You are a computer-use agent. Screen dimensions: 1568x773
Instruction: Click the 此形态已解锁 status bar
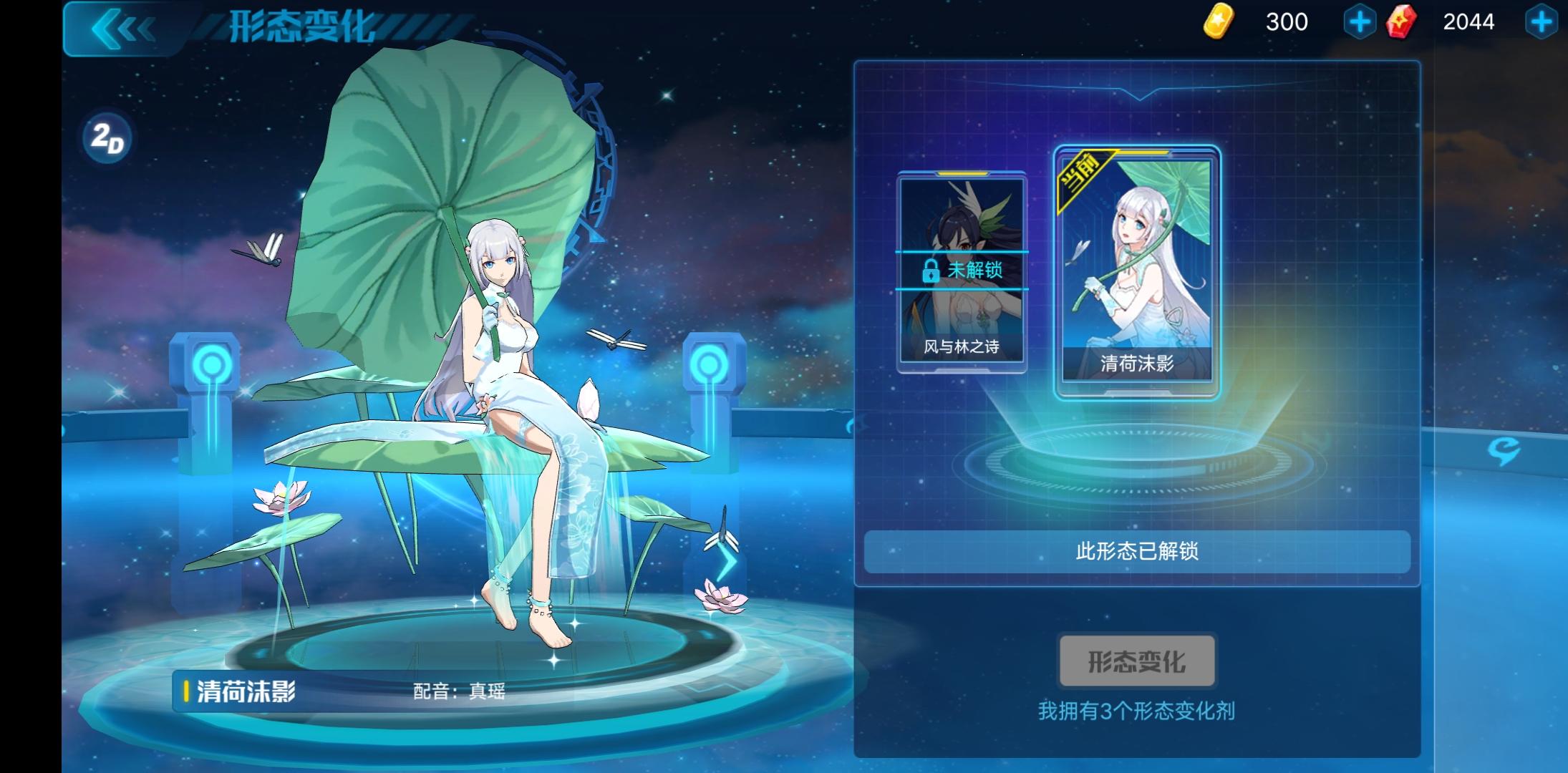[1137, 552]
